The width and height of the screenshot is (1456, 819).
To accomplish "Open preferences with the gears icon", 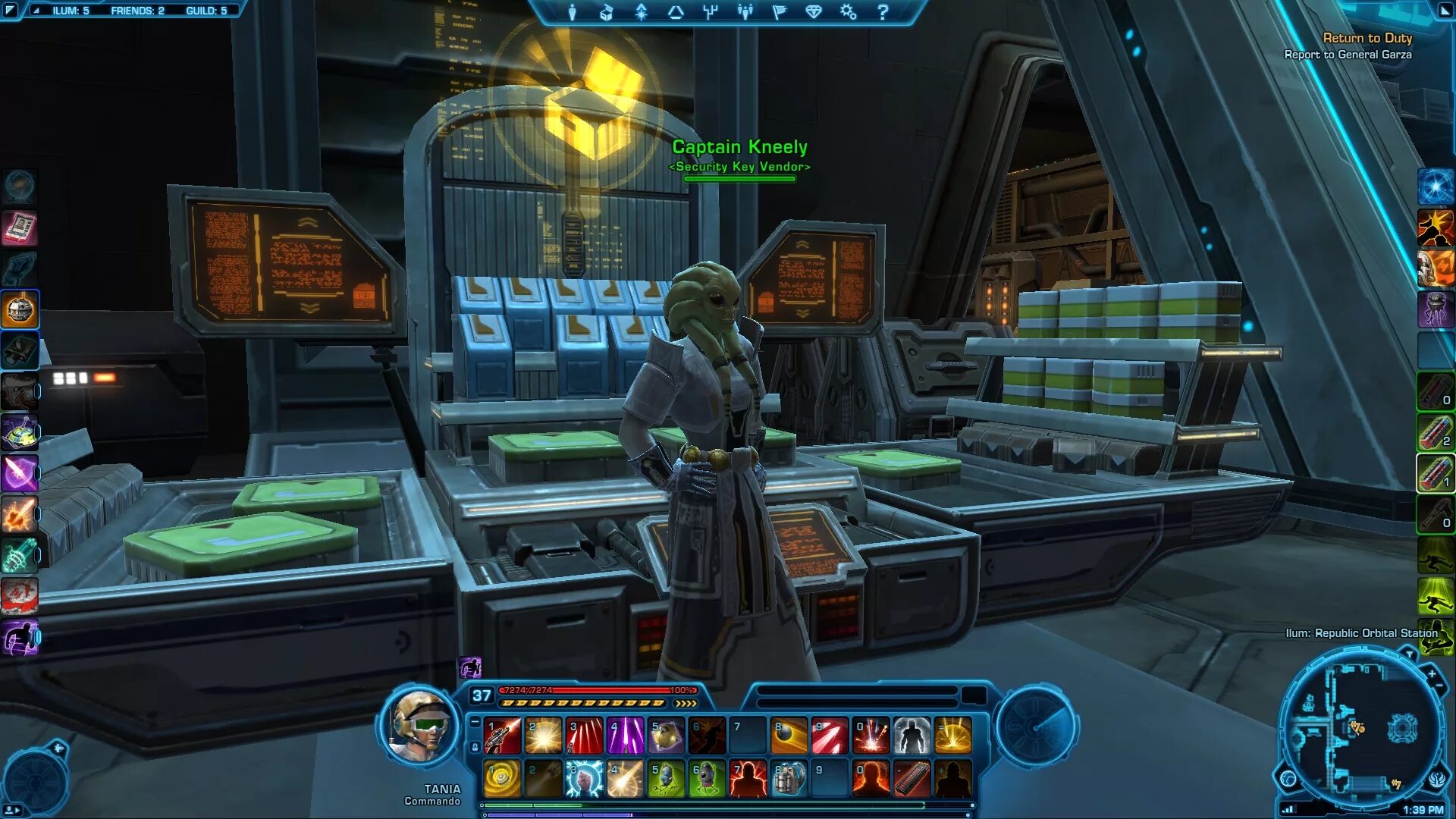I will click(x=849, y=12).
